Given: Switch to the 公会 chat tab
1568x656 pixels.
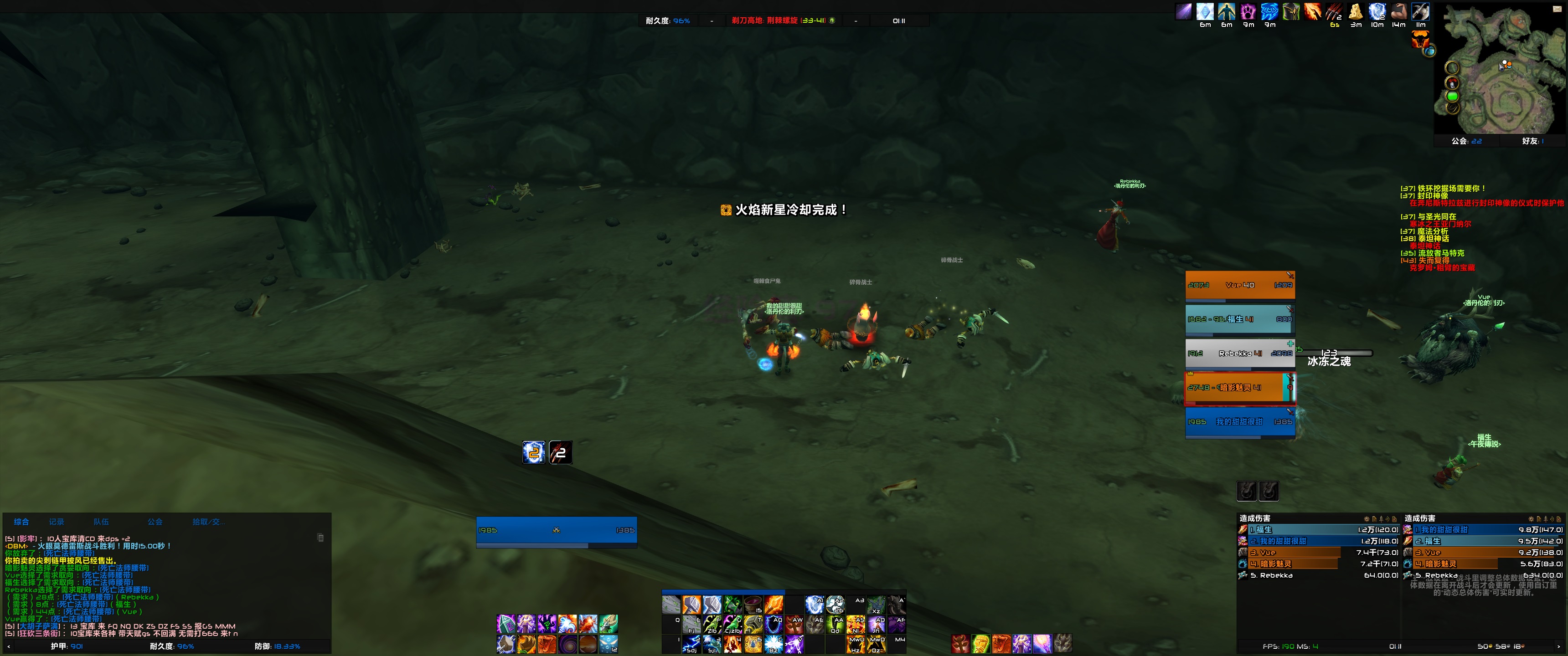Looking at the screenshot, I should click(x=155, y=522).
